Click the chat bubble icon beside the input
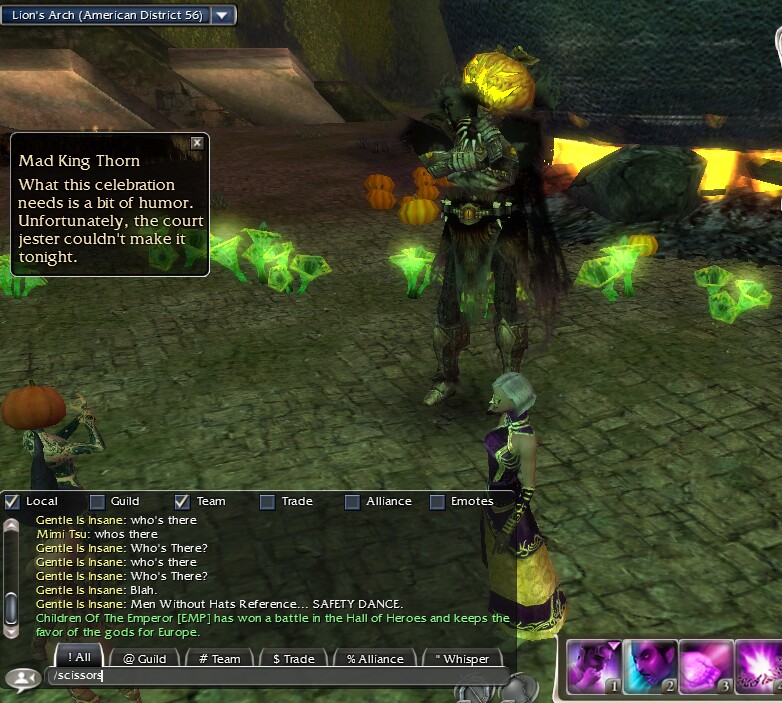Image resolution: width=782 pixels, height=703 pixels. (x=21, y=678)
